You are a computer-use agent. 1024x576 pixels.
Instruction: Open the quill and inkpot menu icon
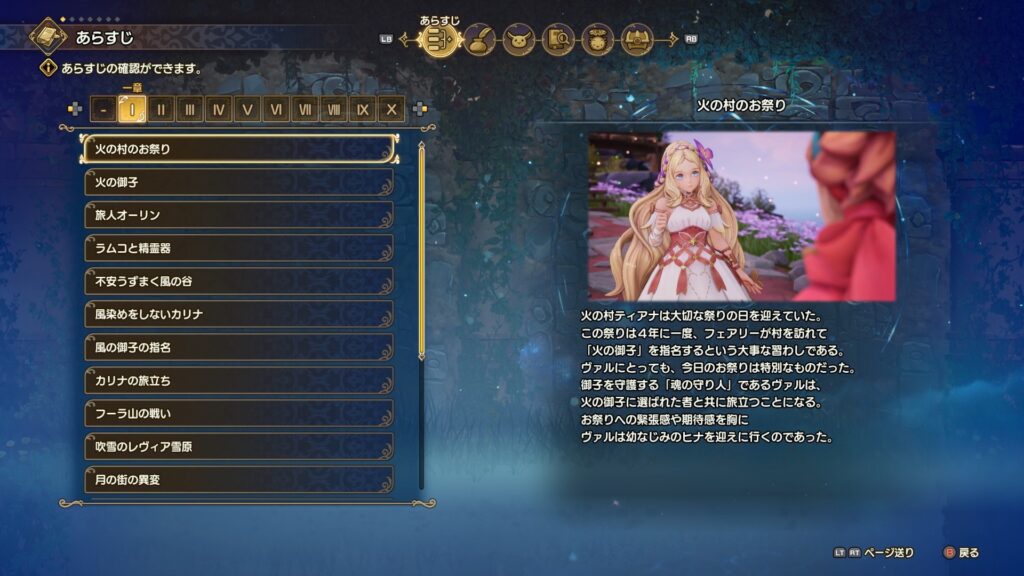click(480, 40)
